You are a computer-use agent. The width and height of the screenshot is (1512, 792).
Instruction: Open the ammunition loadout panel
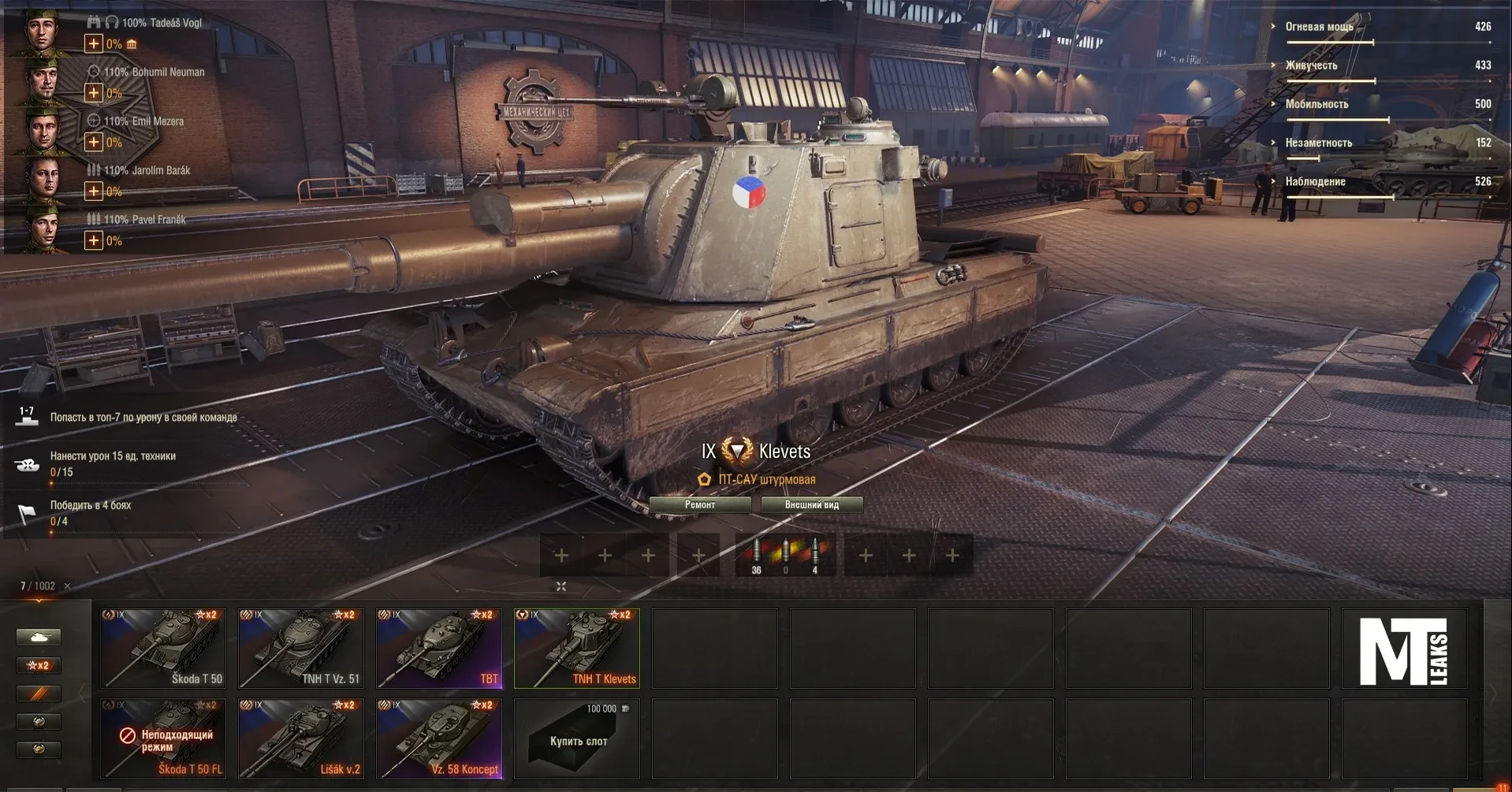pyautogui.click(x=785, y=556)
